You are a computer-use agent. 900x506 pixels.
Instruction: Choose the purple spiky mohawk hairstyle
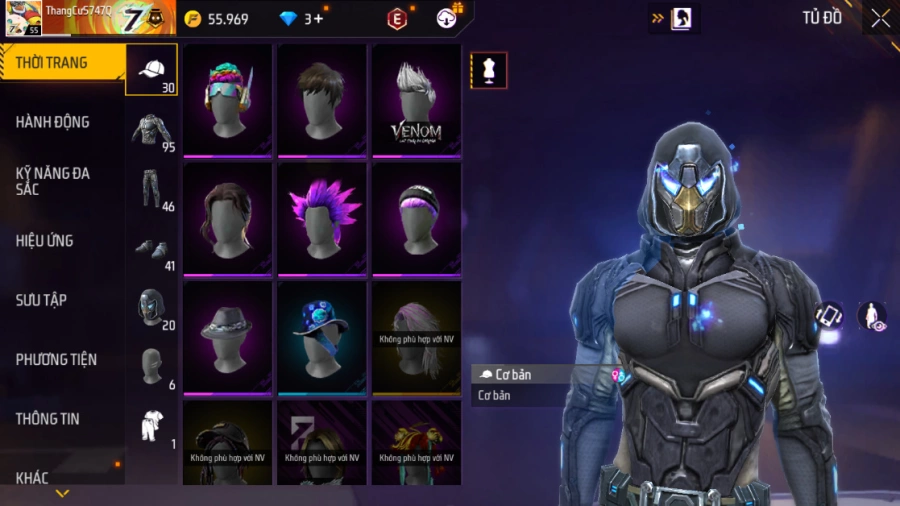click(322, 218)
